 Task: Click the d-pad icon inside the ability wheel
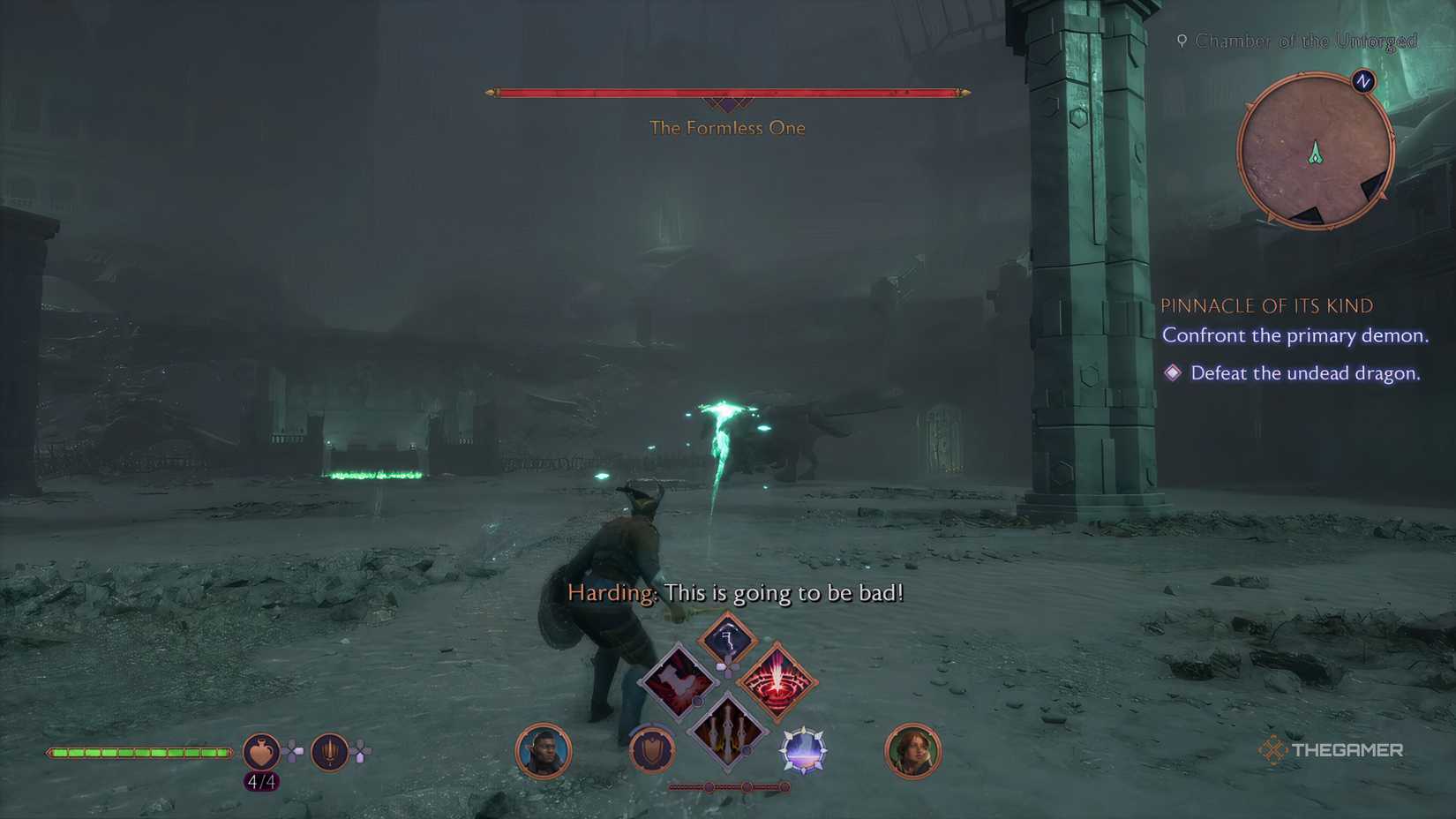[x=728, y=667]
